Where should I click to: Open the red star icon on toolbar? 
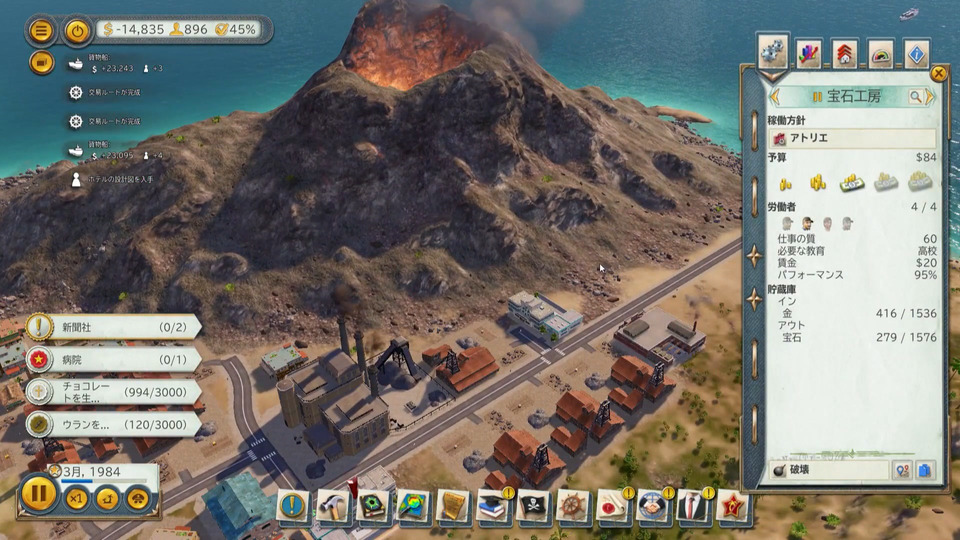click(733, 506)
